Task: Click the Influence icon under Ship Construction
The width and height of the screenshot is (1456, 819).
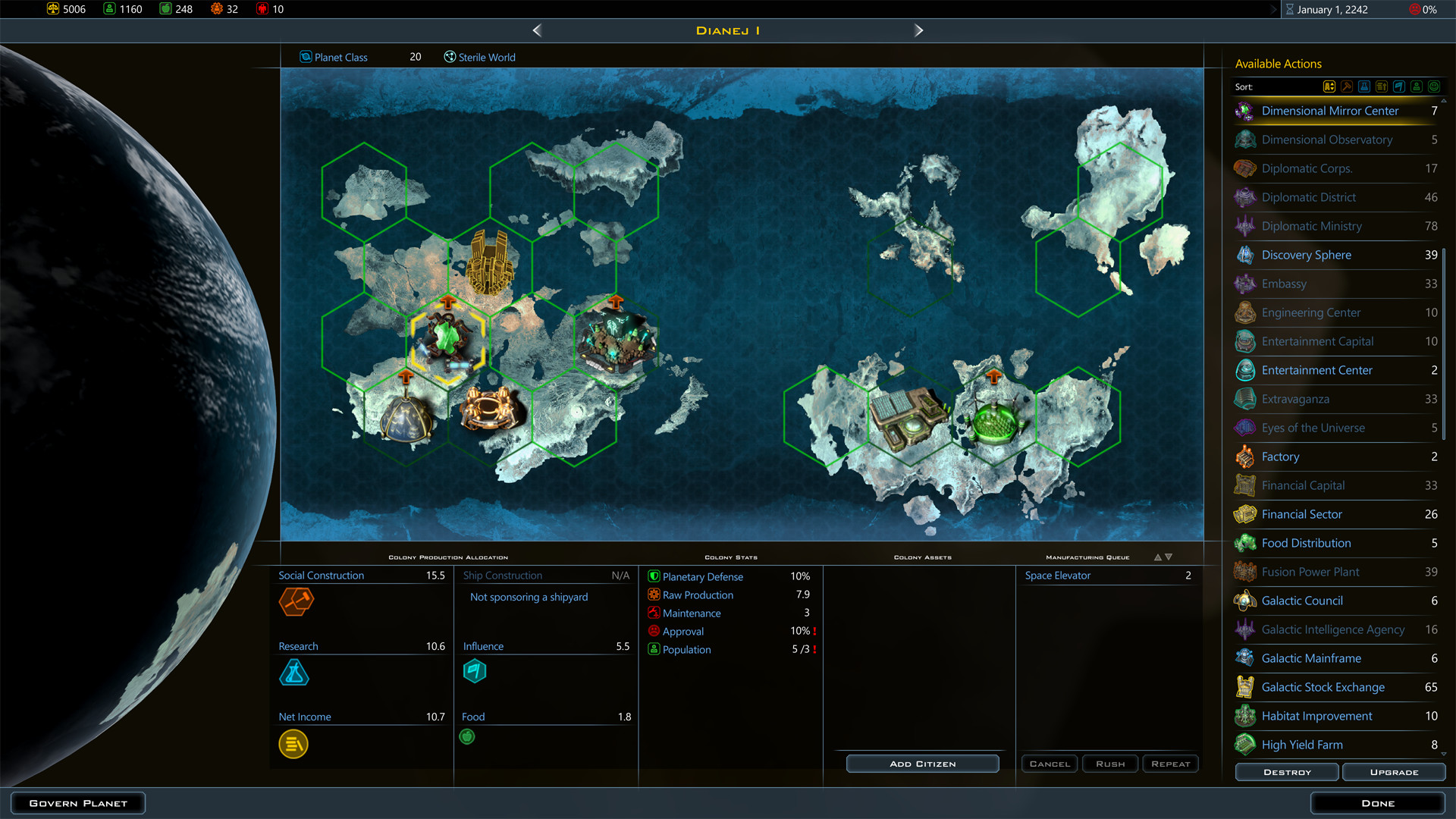Action: pos(475,671)
